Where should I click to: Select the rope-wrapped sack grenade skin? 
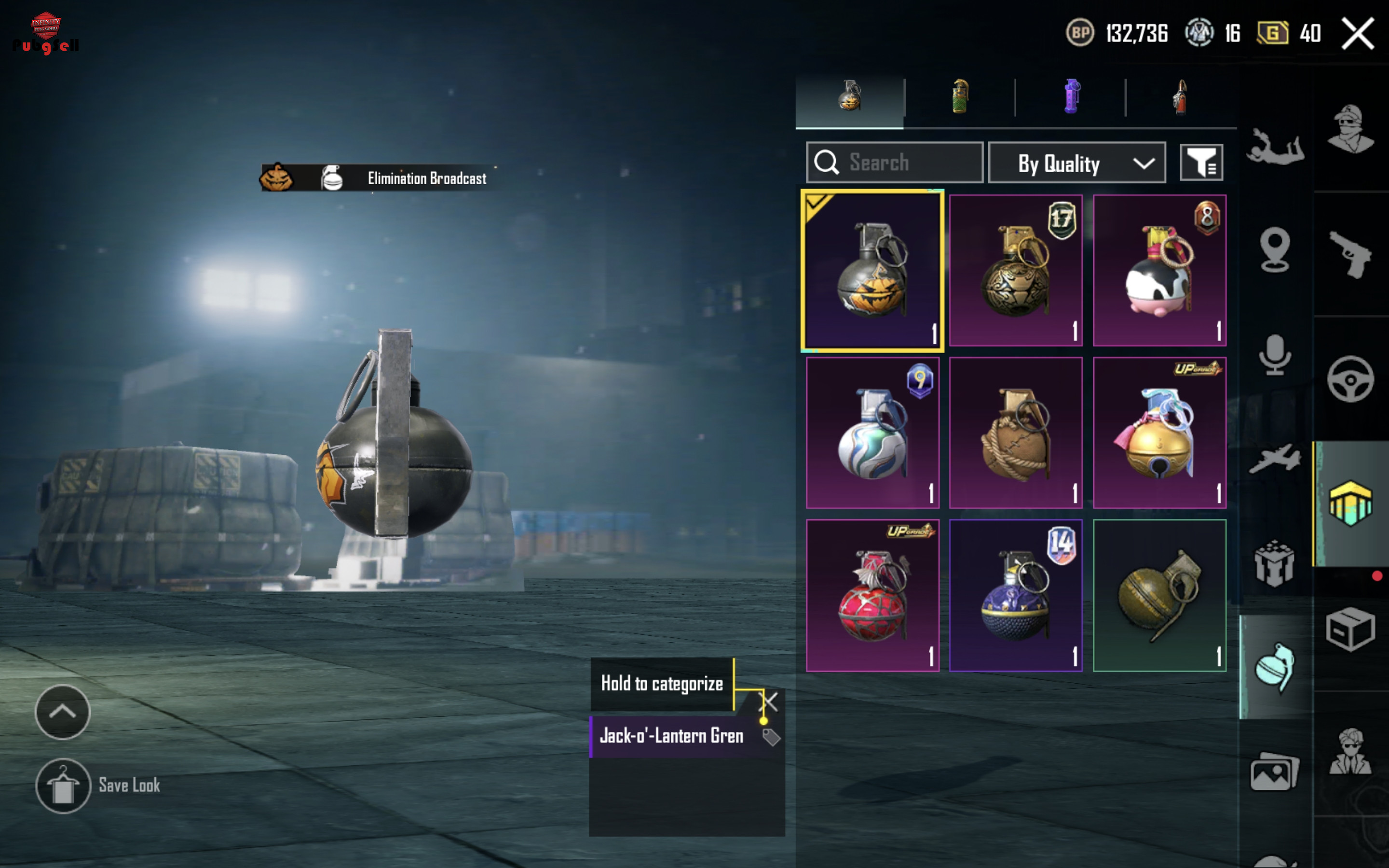point(1015,433)
